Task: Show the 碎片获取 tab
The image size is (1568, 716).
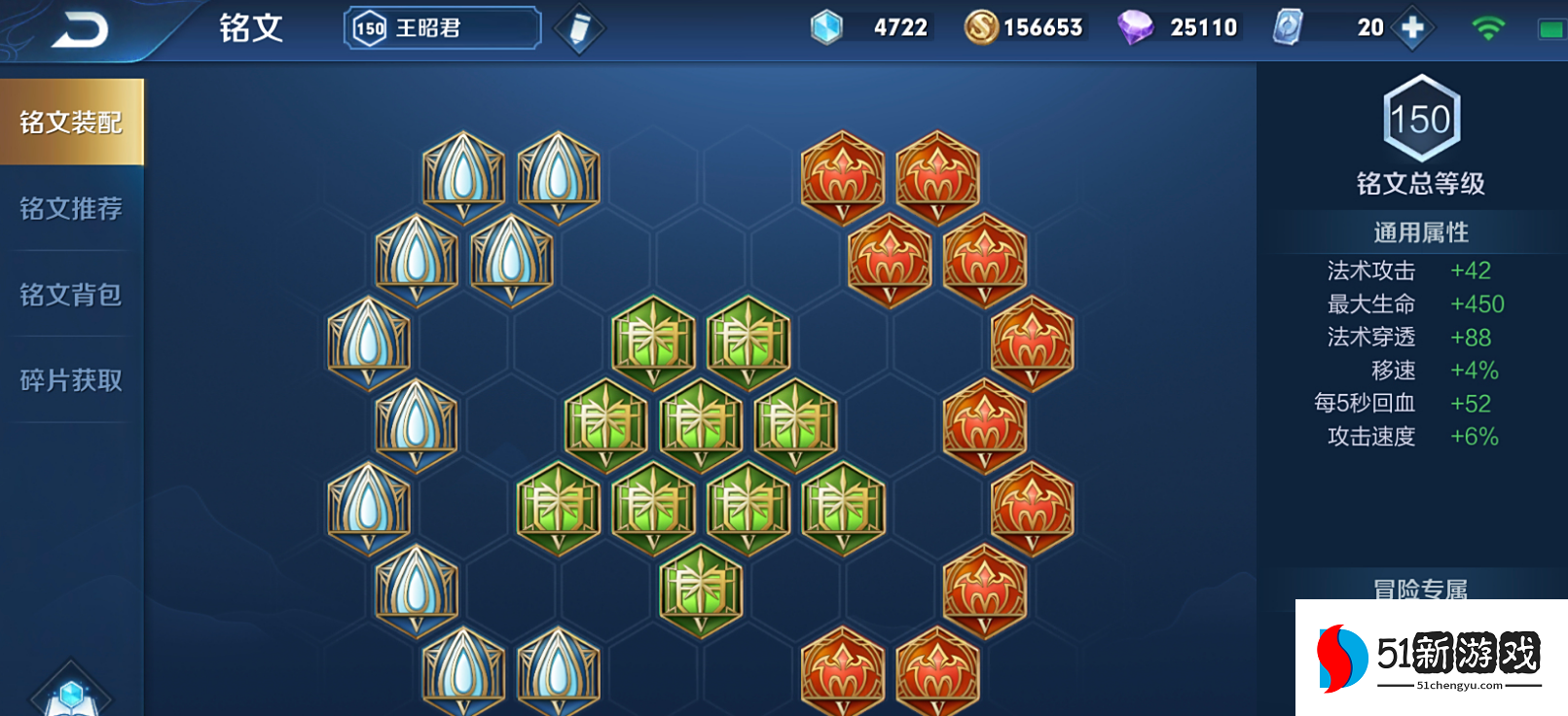Action: pos(71,379)
